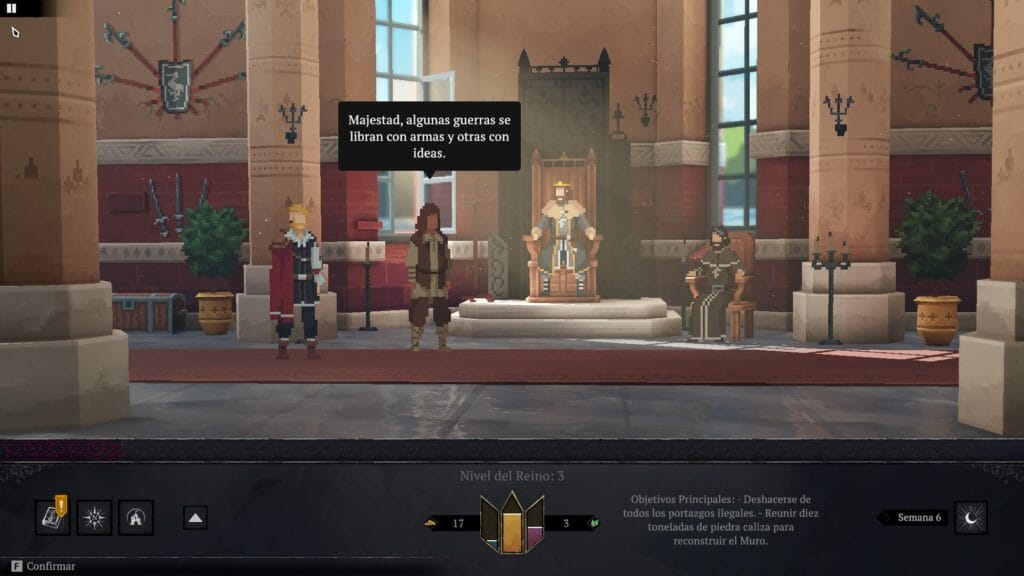Open the castle icon

tap(136, 517)
